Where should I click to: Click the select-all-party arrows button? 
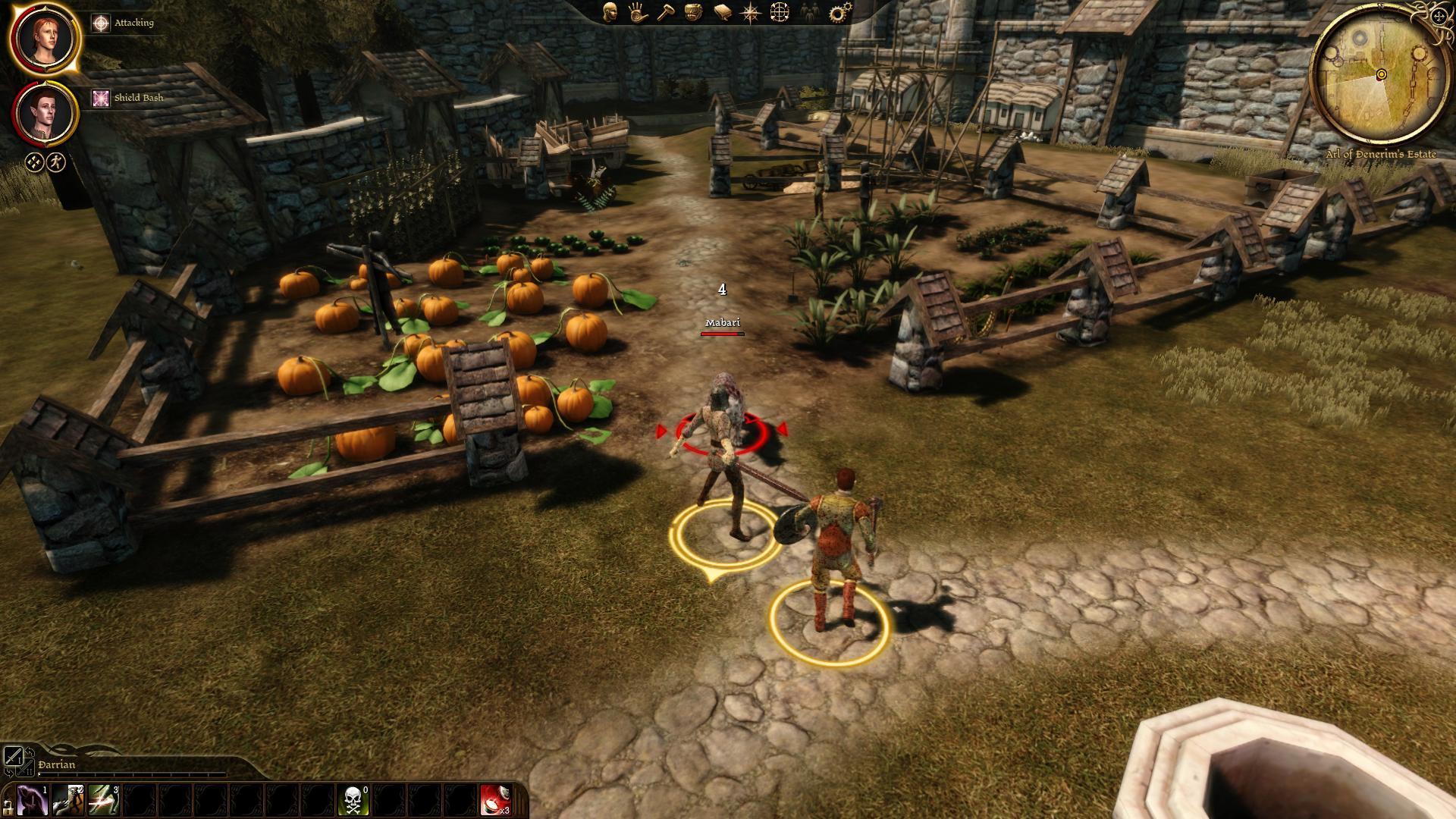34,162
